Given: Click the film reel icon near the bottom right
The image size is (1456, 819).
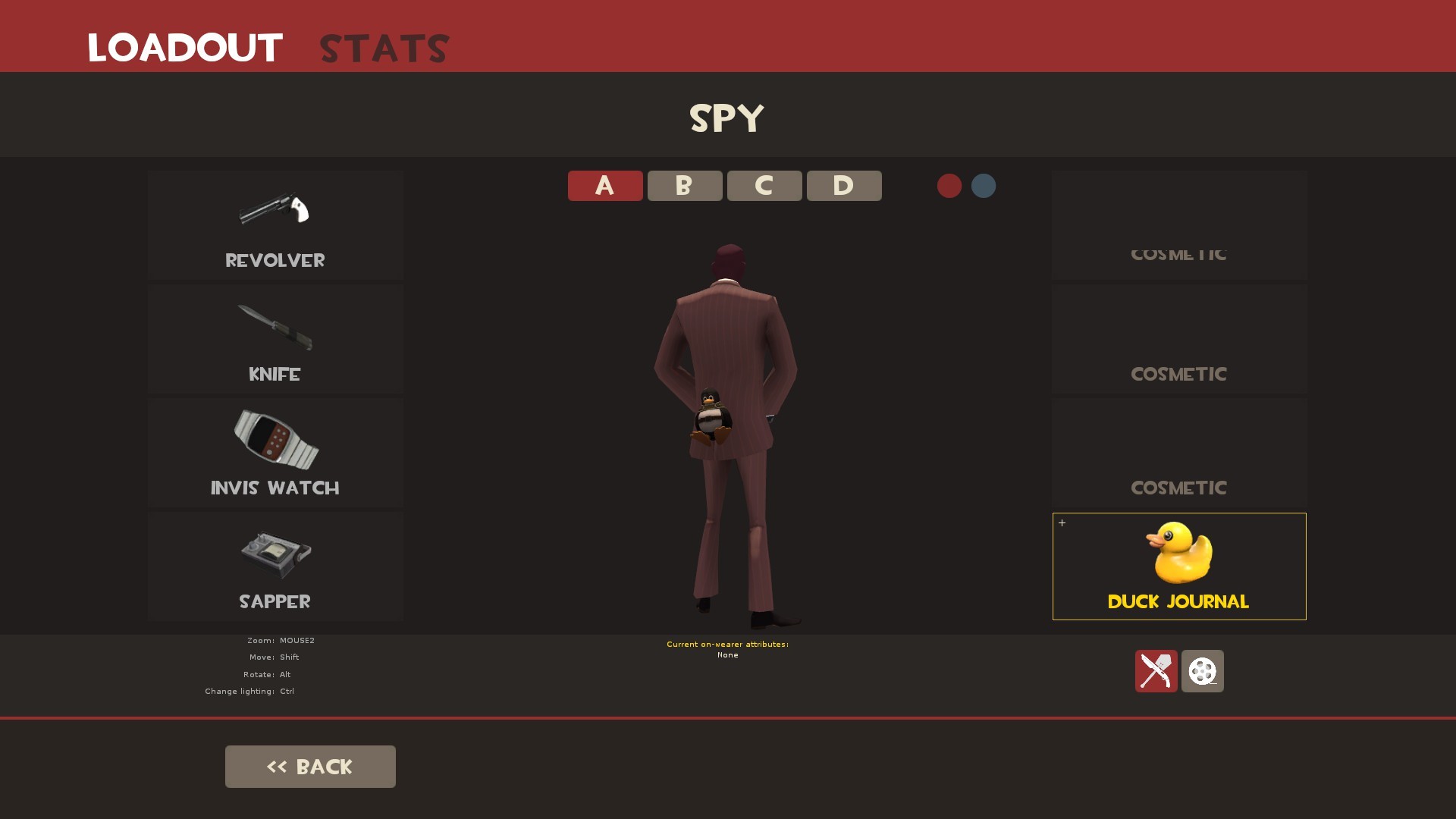Looking at the screenshot, I should pos(1202,672).
